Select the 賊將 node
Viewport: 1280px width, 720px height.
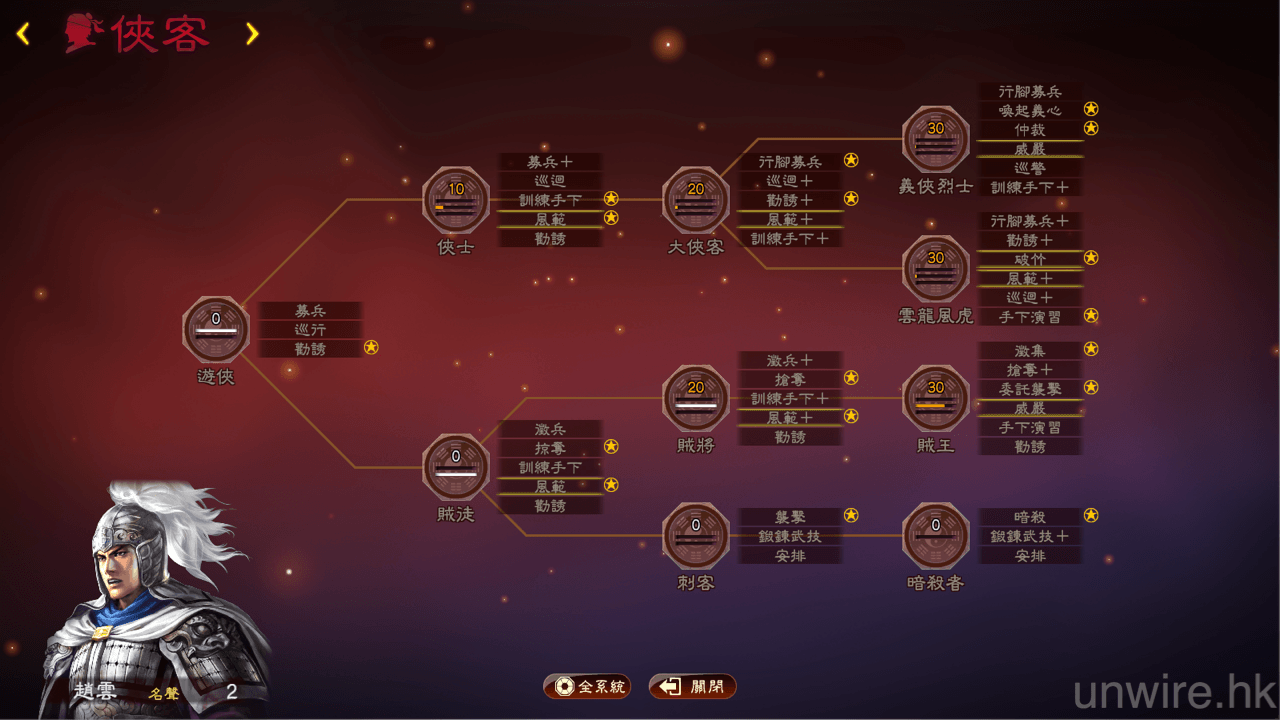696,398
